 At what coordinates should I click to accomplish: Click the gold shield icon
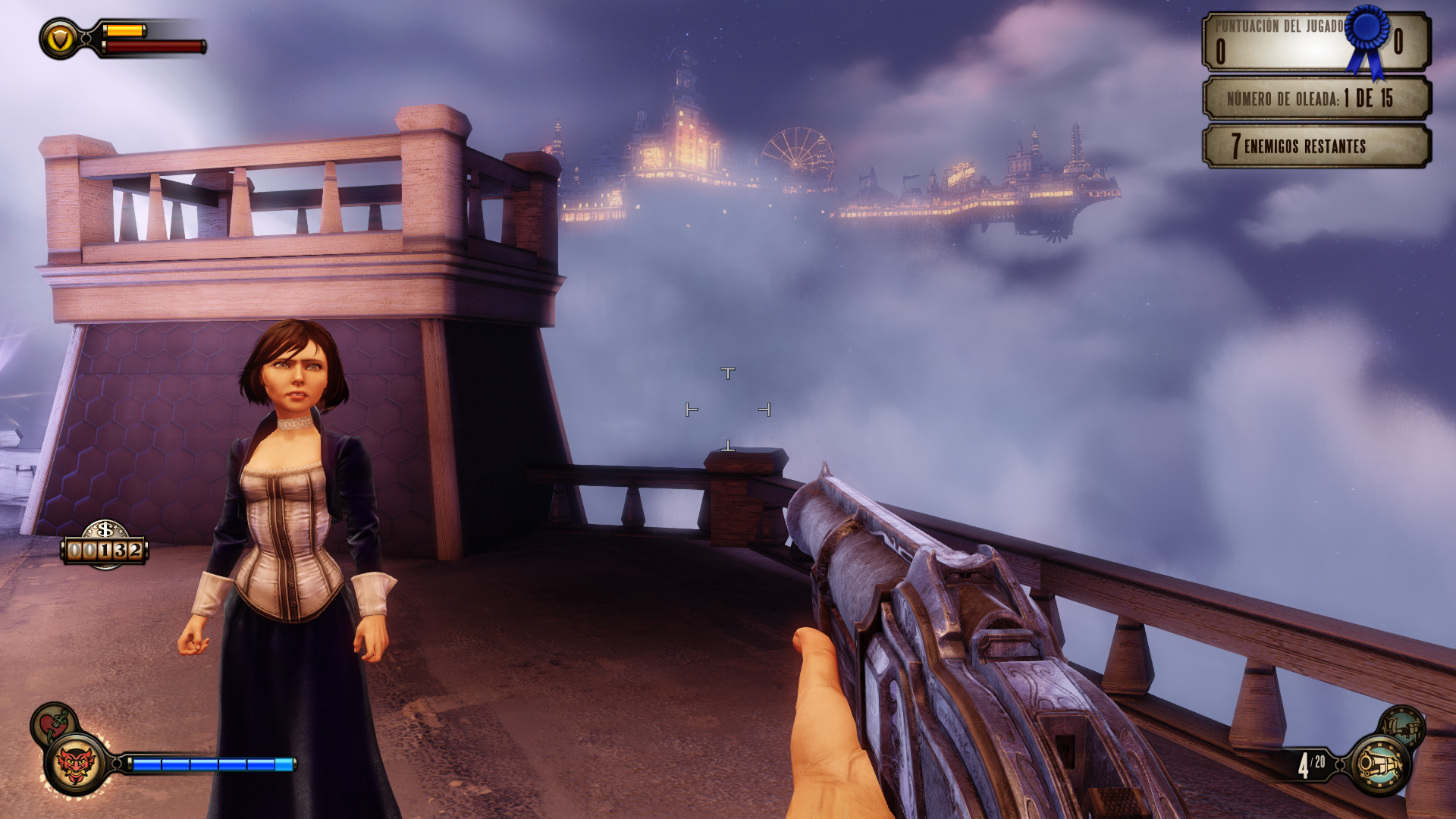[60, 39]
